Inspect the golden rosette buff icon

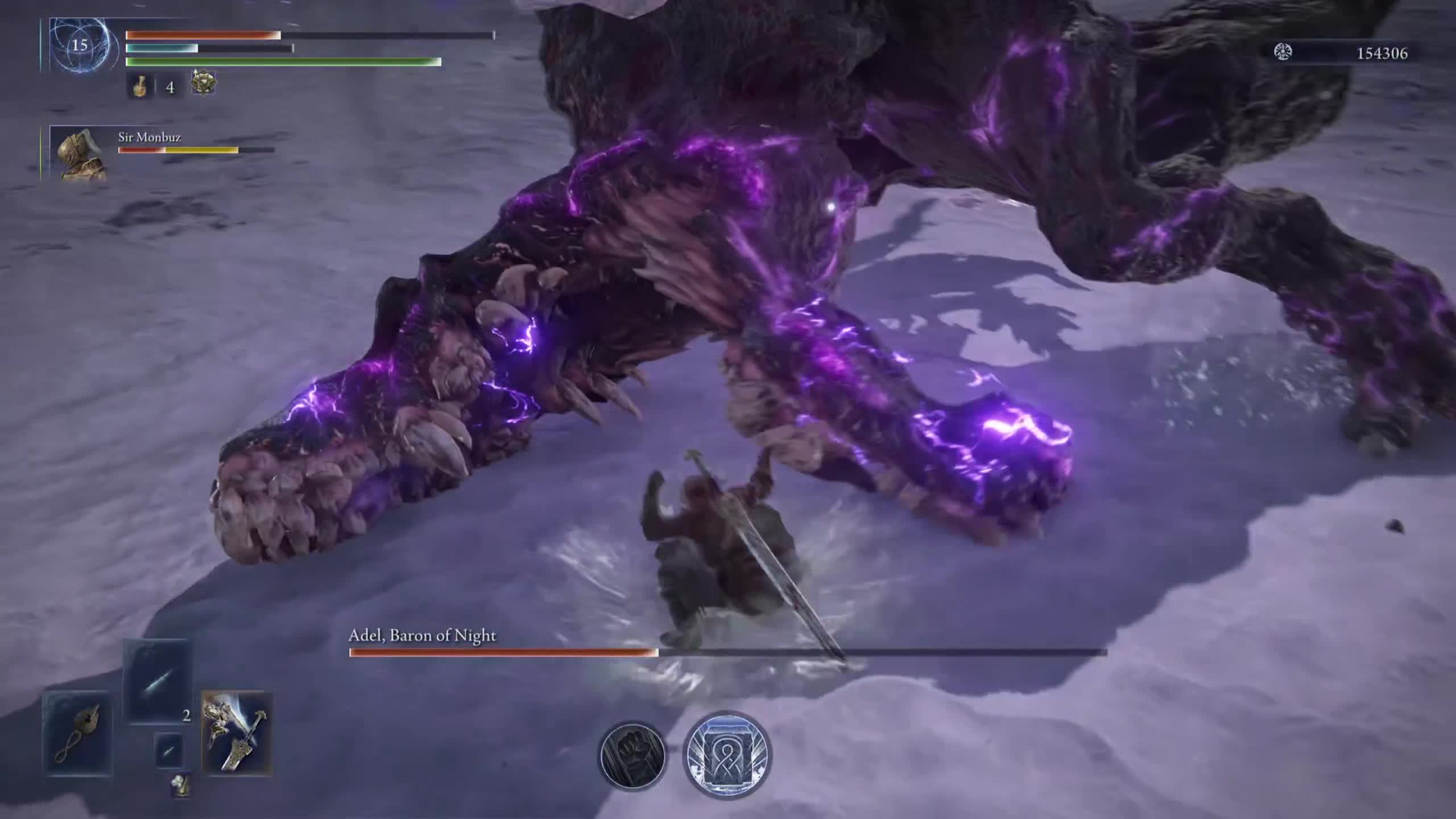(x=203, y=84)
